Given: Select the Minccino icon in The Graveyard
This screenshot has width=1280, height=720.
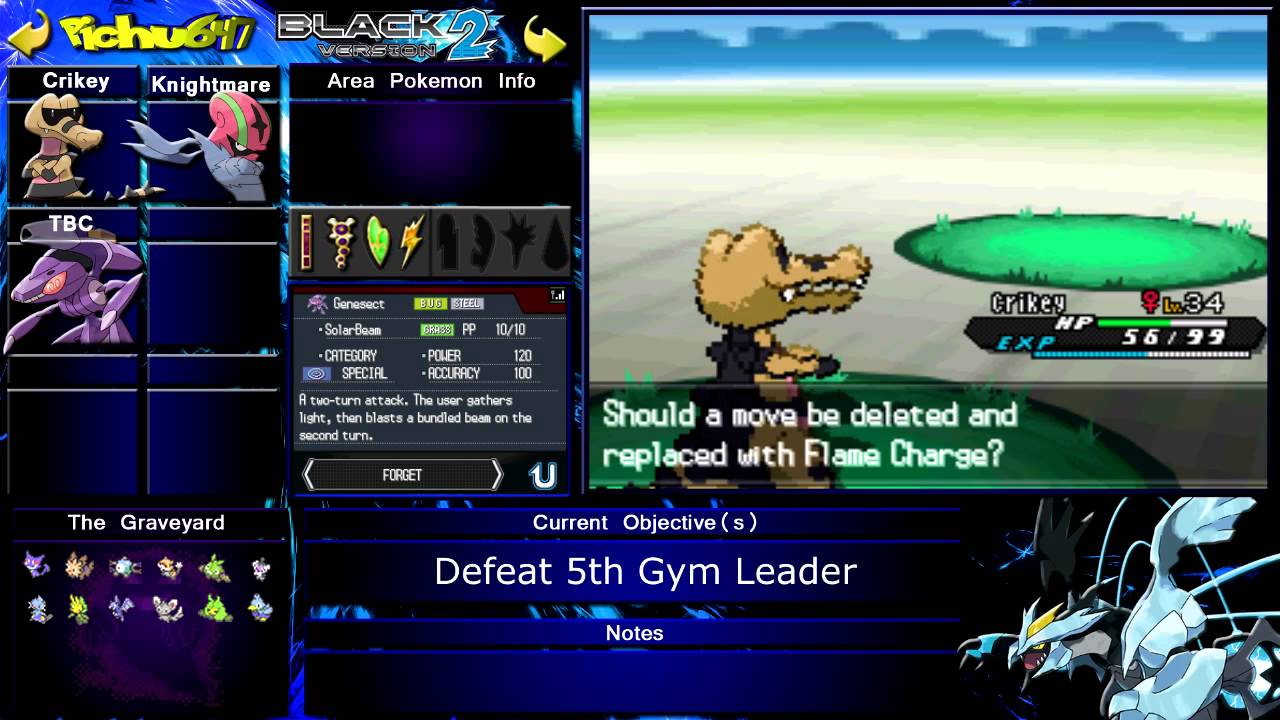Looking at the screenshot, I should pos(167,608).
